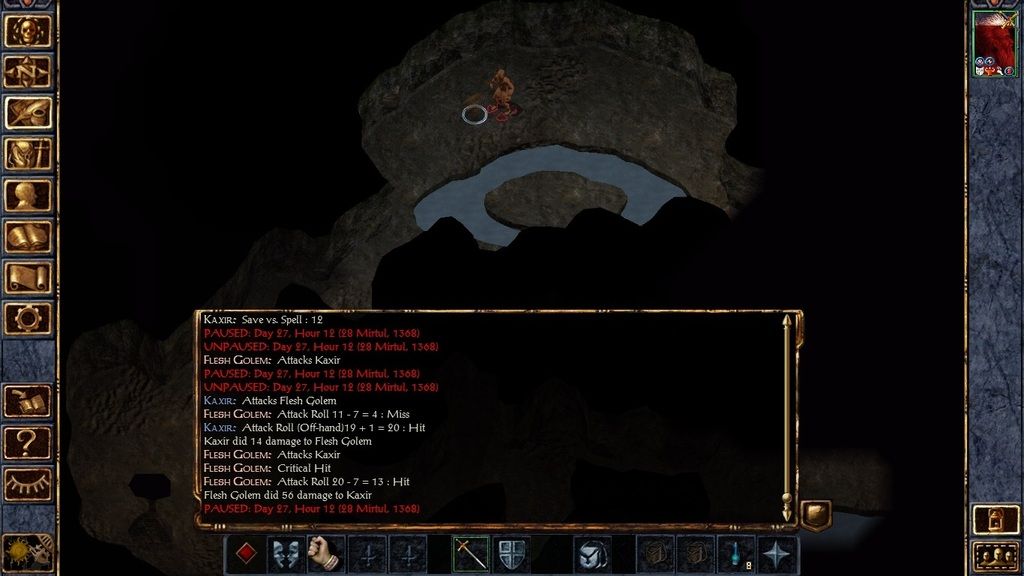Activate the red diamond guard button
The width and height of the screenshot is (1024, 576).
(x=244, y=554)
